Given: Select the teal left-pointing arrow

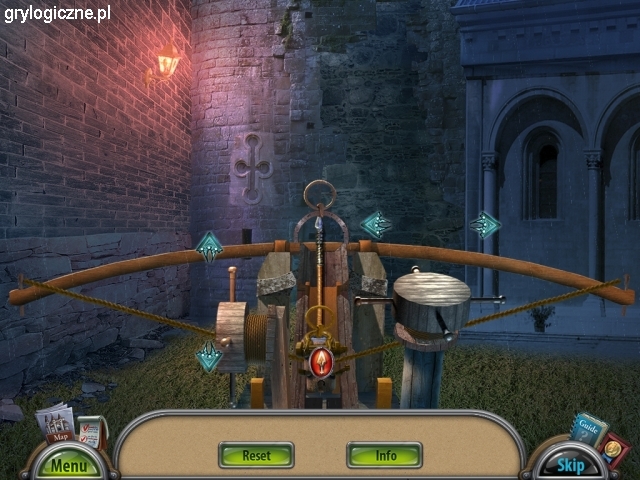Looking at the screenshot, I should (x=375, y=225).
